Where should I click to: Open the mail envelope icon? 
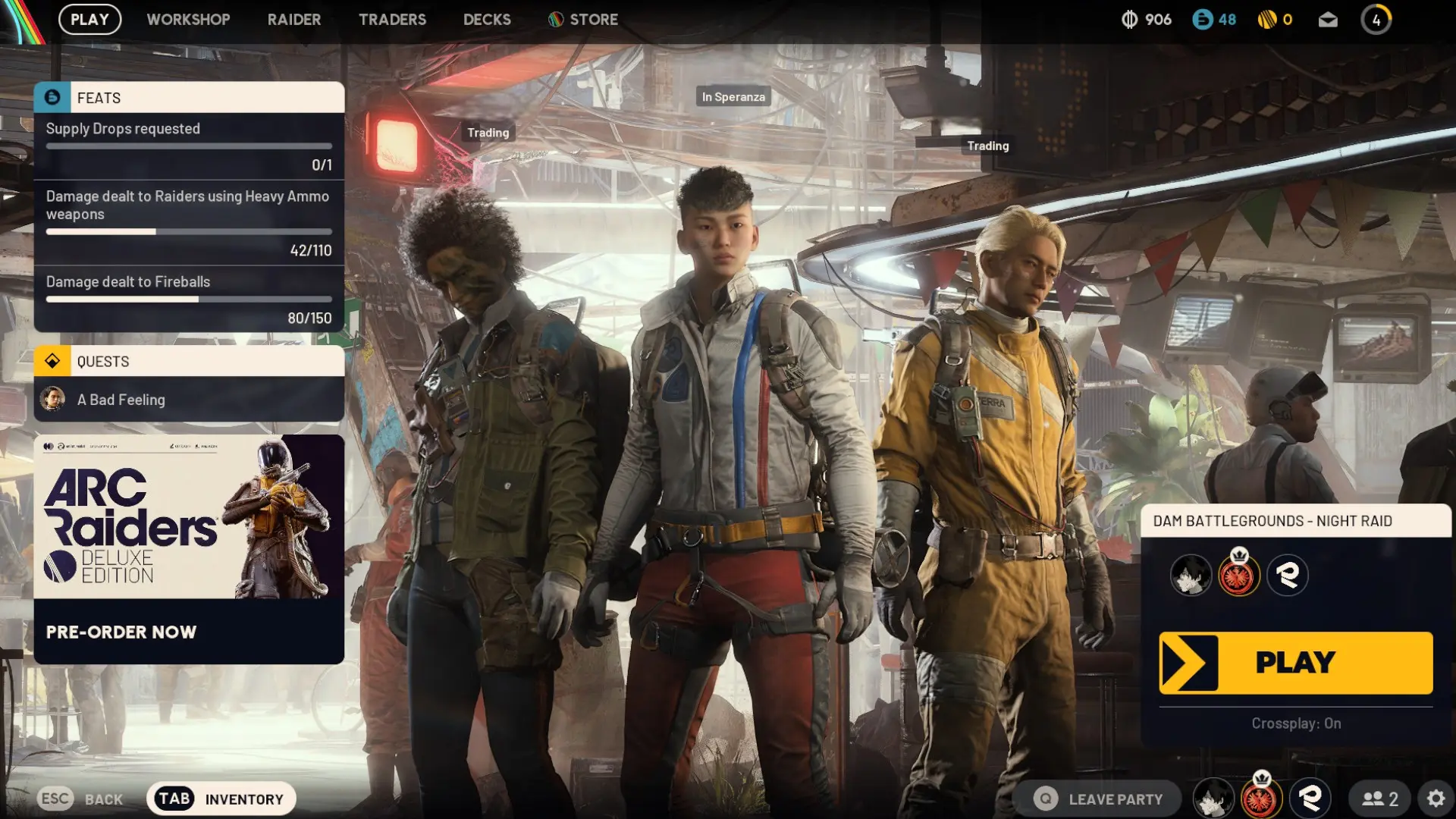tap(1328, 20)
